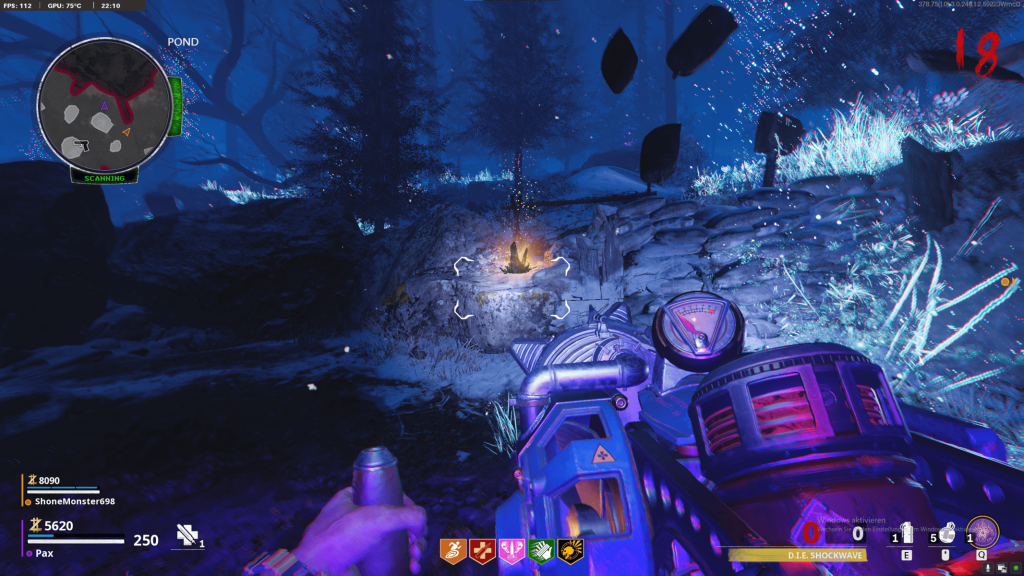Activate the purple field upgrade icon
The height and width of the screenshot is (576, 1024).
pyautogui.click(x=984, y=532)
